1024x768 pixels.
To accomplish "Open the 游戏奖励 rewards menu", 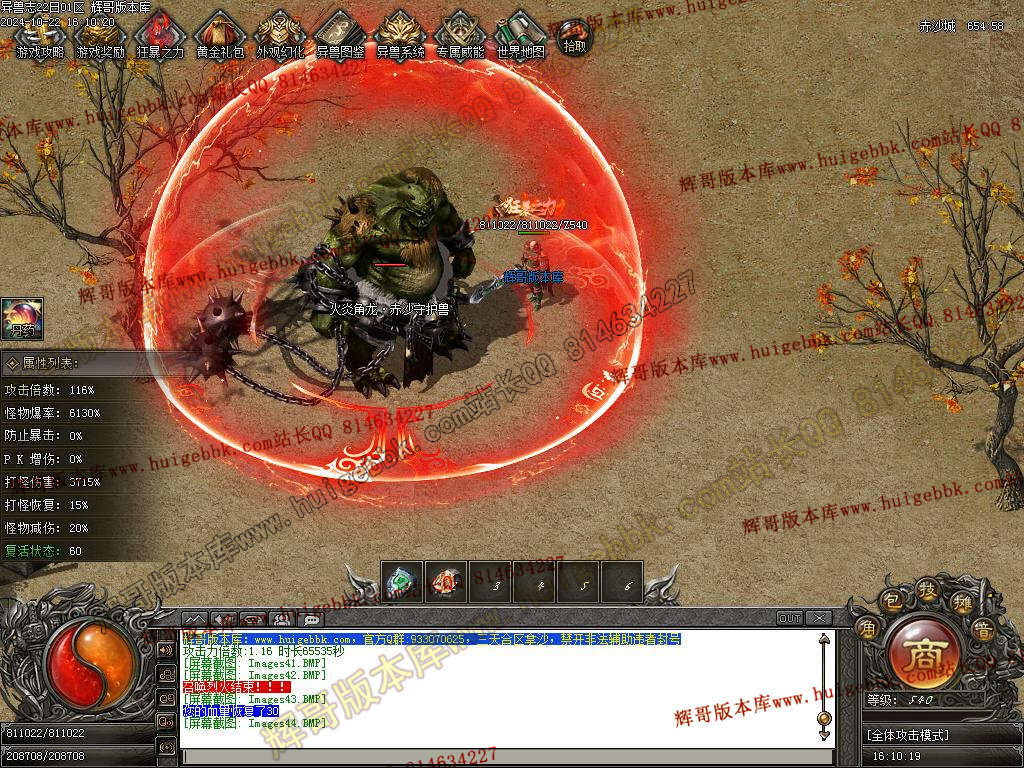I will click(x=100, y=37).
